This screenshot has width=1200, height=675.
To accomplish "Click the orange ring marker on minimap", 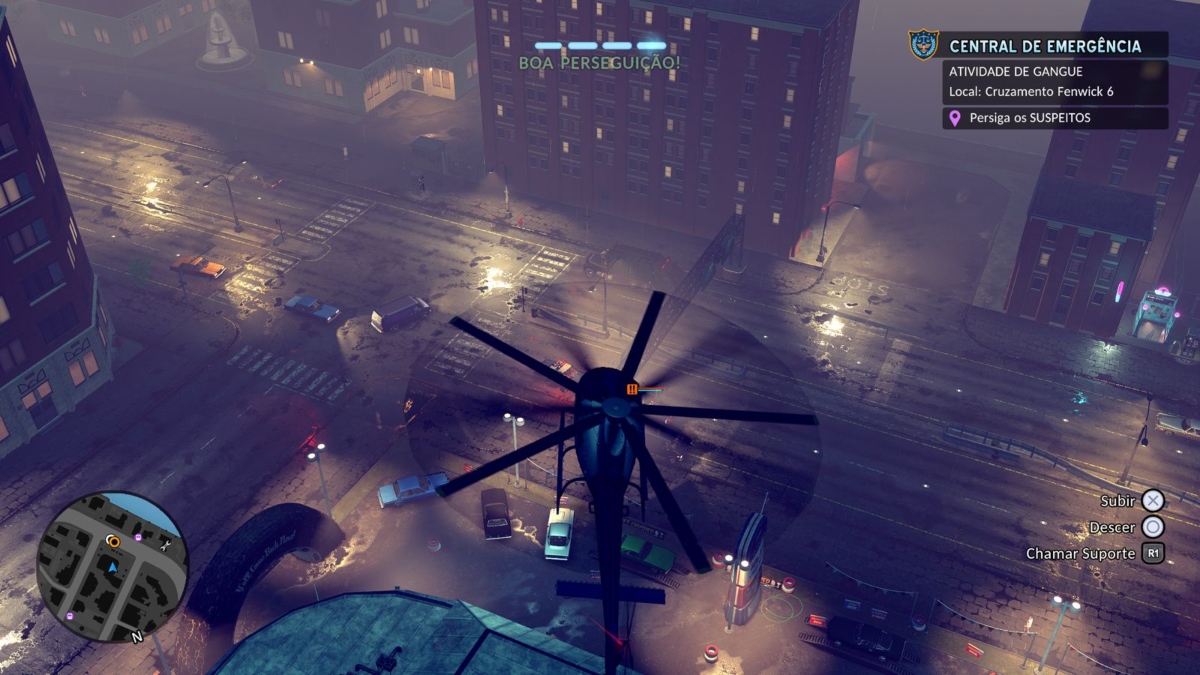I will point(113,542).
